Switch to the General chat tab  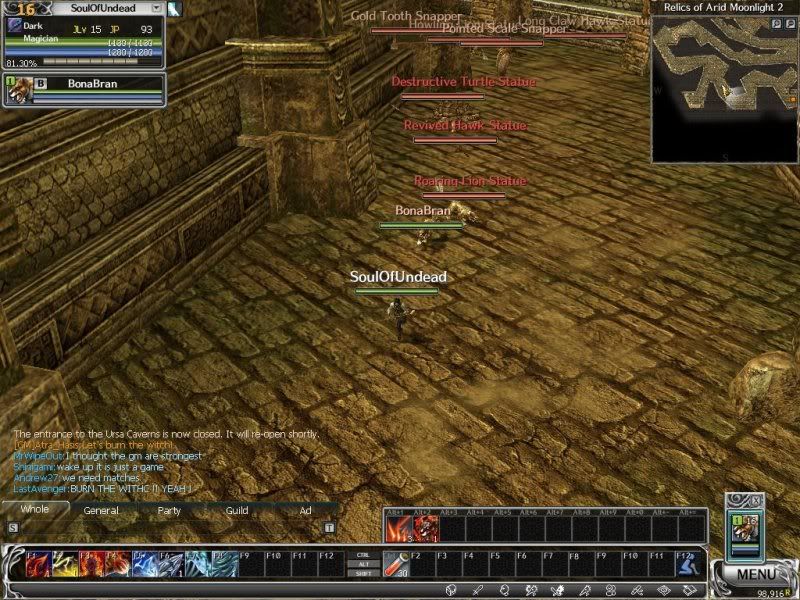[101, 510]
